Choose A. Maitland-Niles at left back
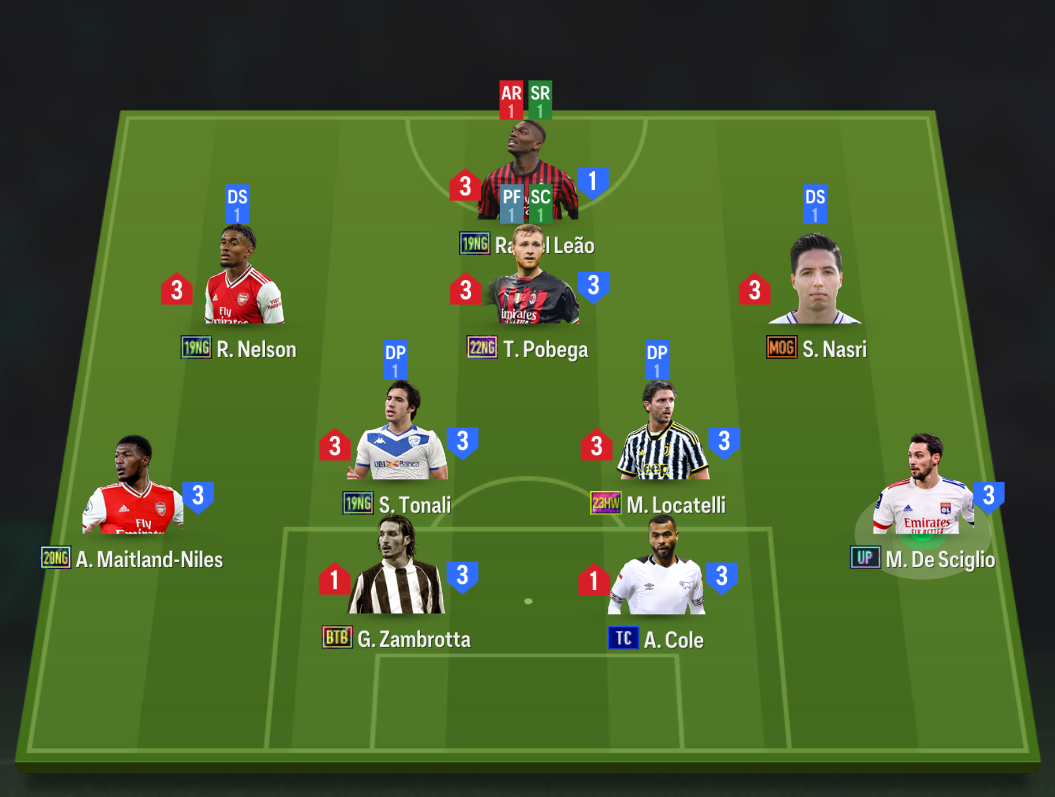 [x=133, y=490]
